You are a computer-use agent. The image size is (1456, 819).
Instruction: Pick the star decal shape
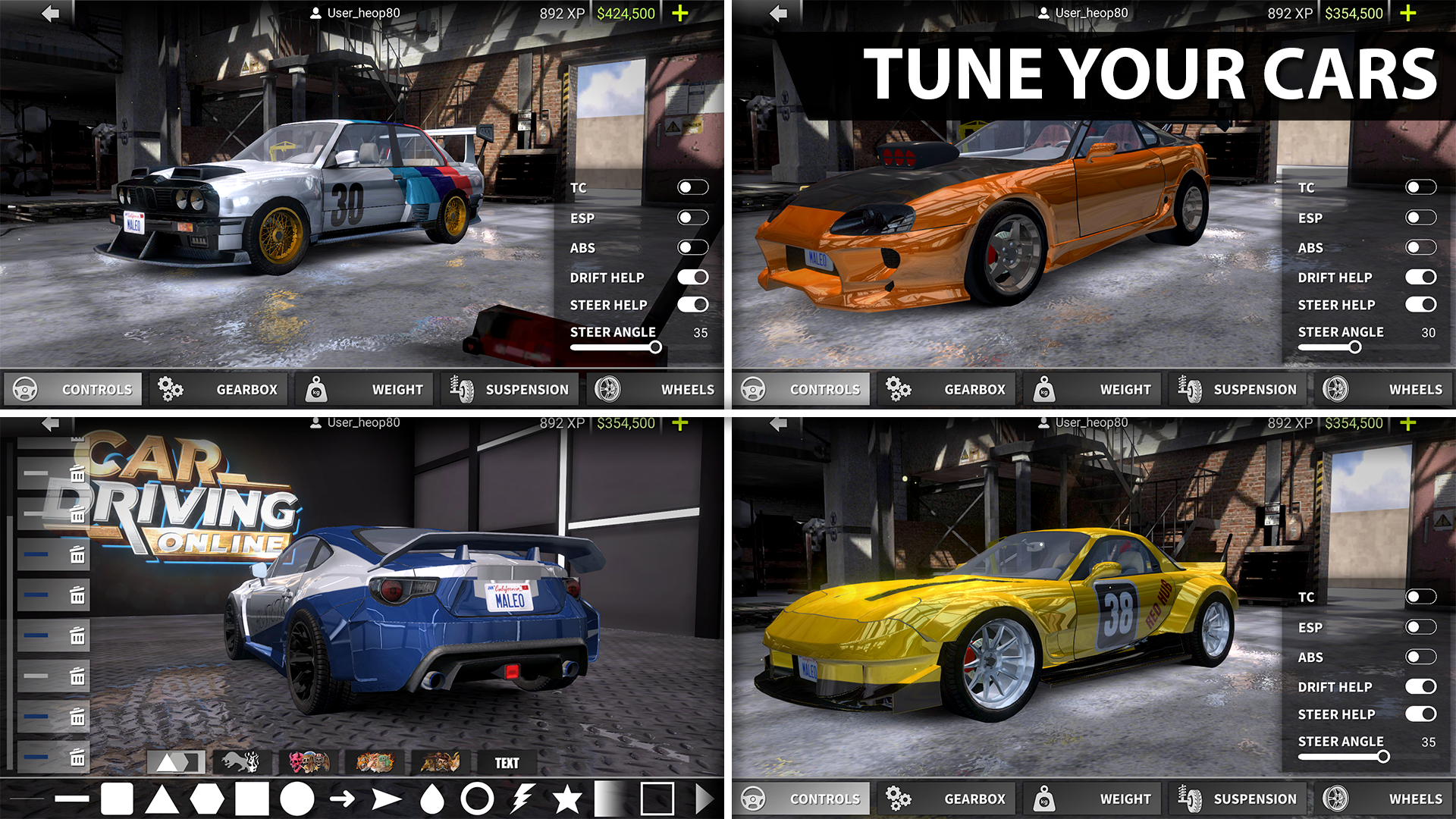(x=566, y=799)
